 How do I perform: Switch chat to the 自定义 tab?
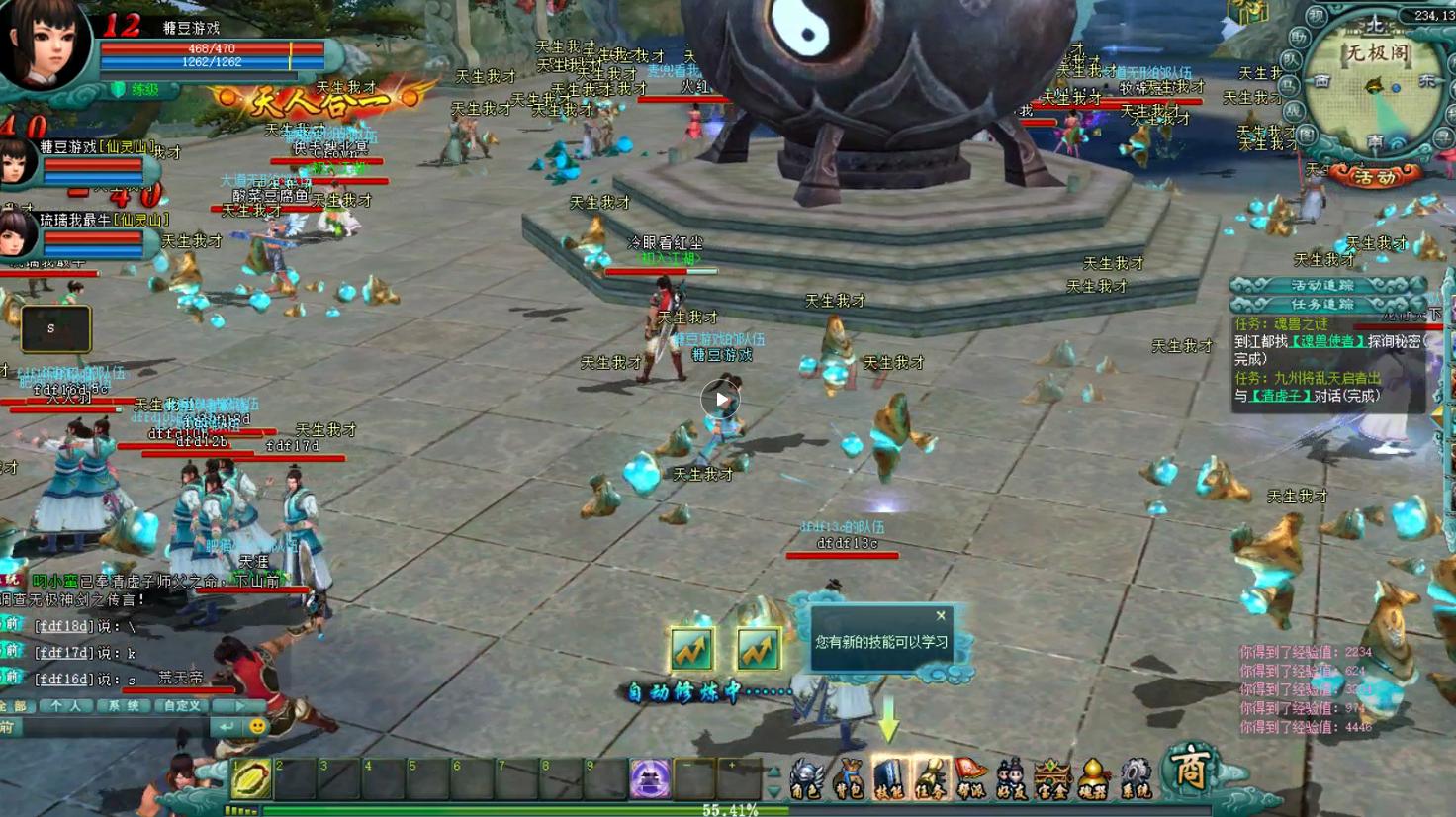[182, 706]
